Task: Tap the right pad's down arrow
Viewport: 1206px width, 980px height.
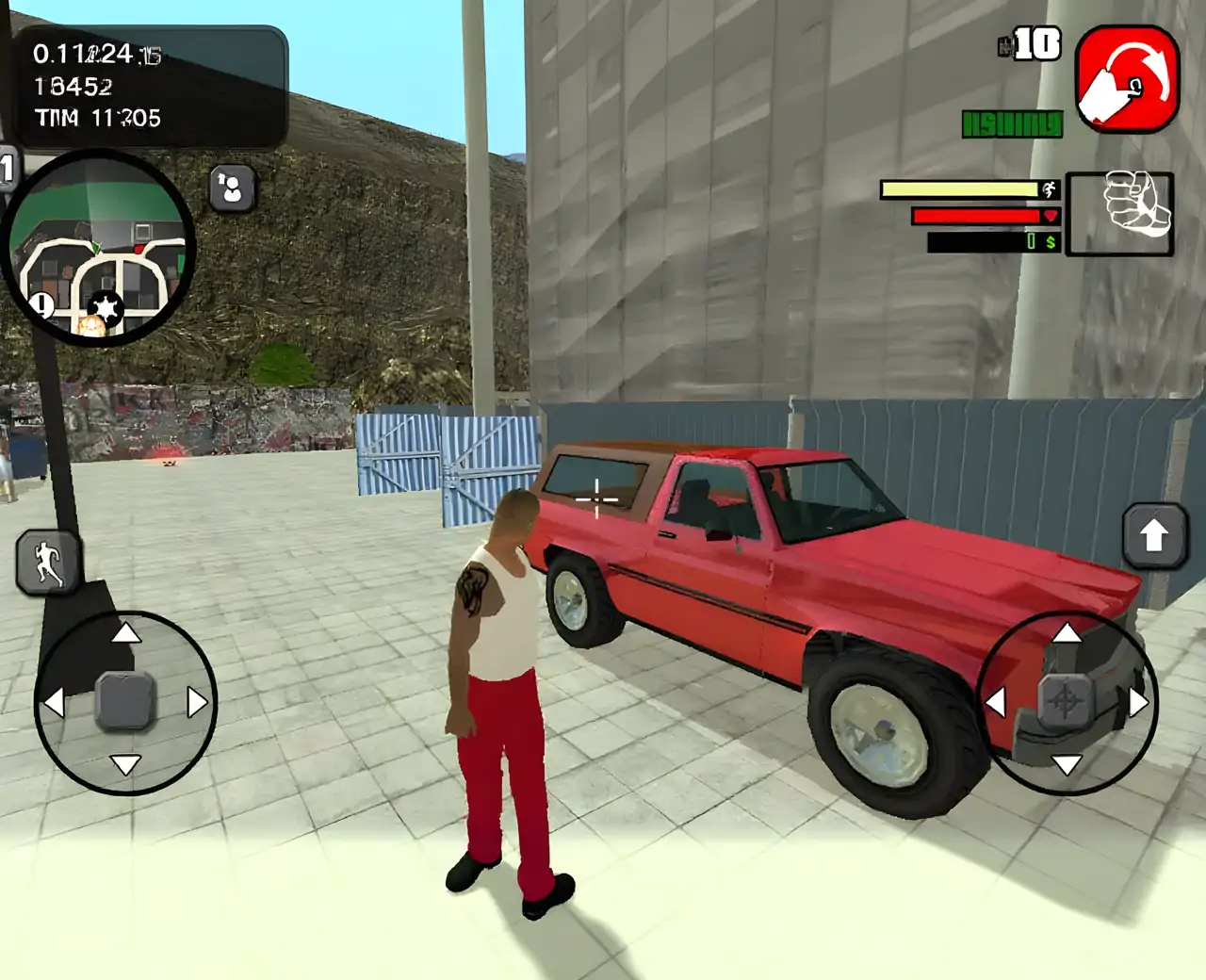Action: point(1067,764)
